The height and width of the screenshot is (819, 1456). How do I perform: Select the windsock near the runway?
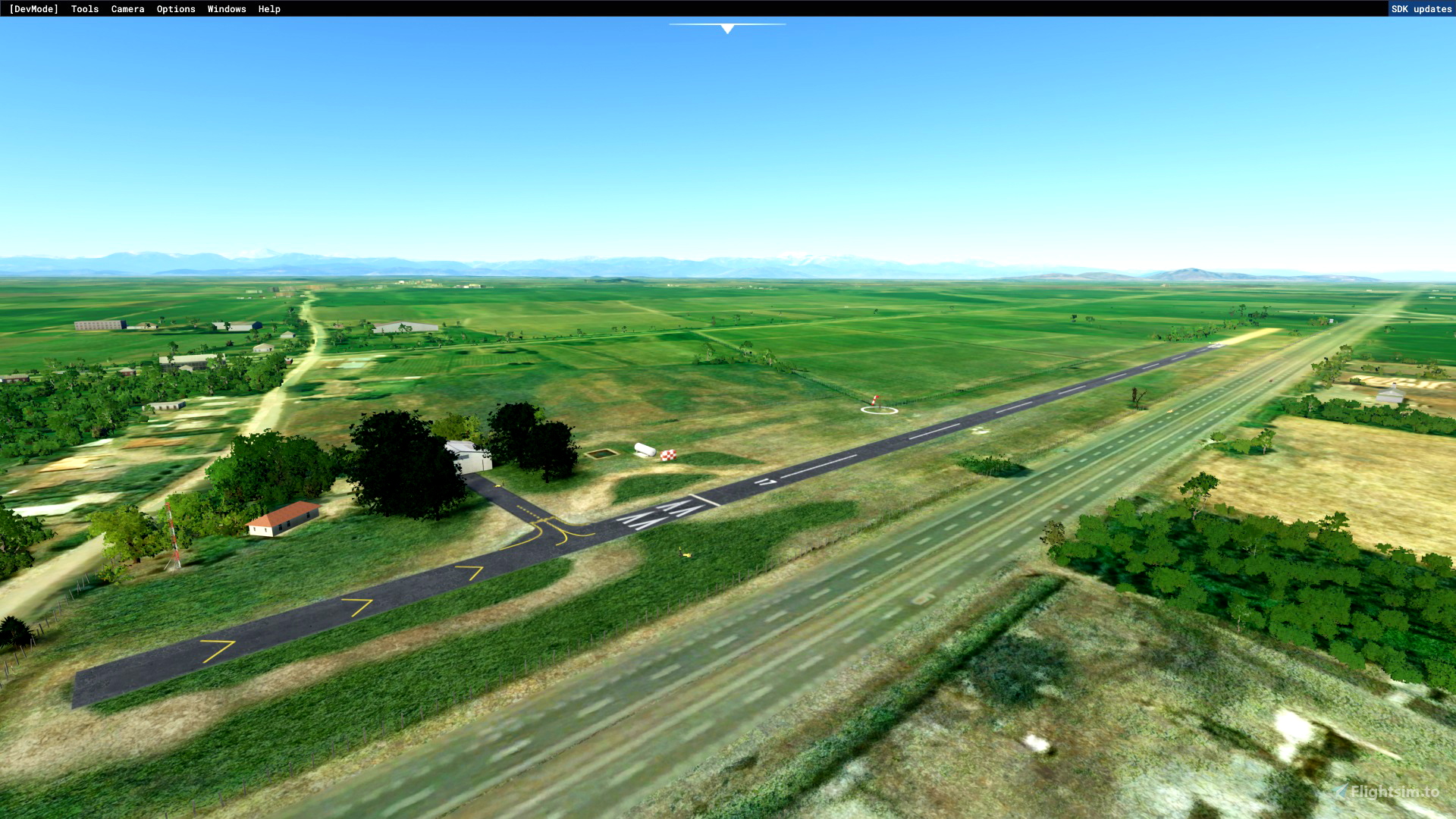tap(874, 400)
